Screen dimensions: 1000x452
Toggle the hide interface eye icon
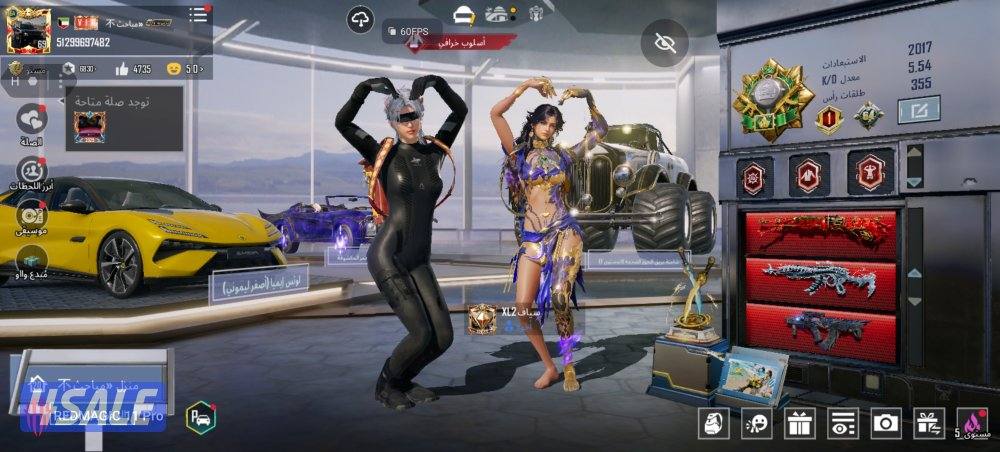click(664, 43)
